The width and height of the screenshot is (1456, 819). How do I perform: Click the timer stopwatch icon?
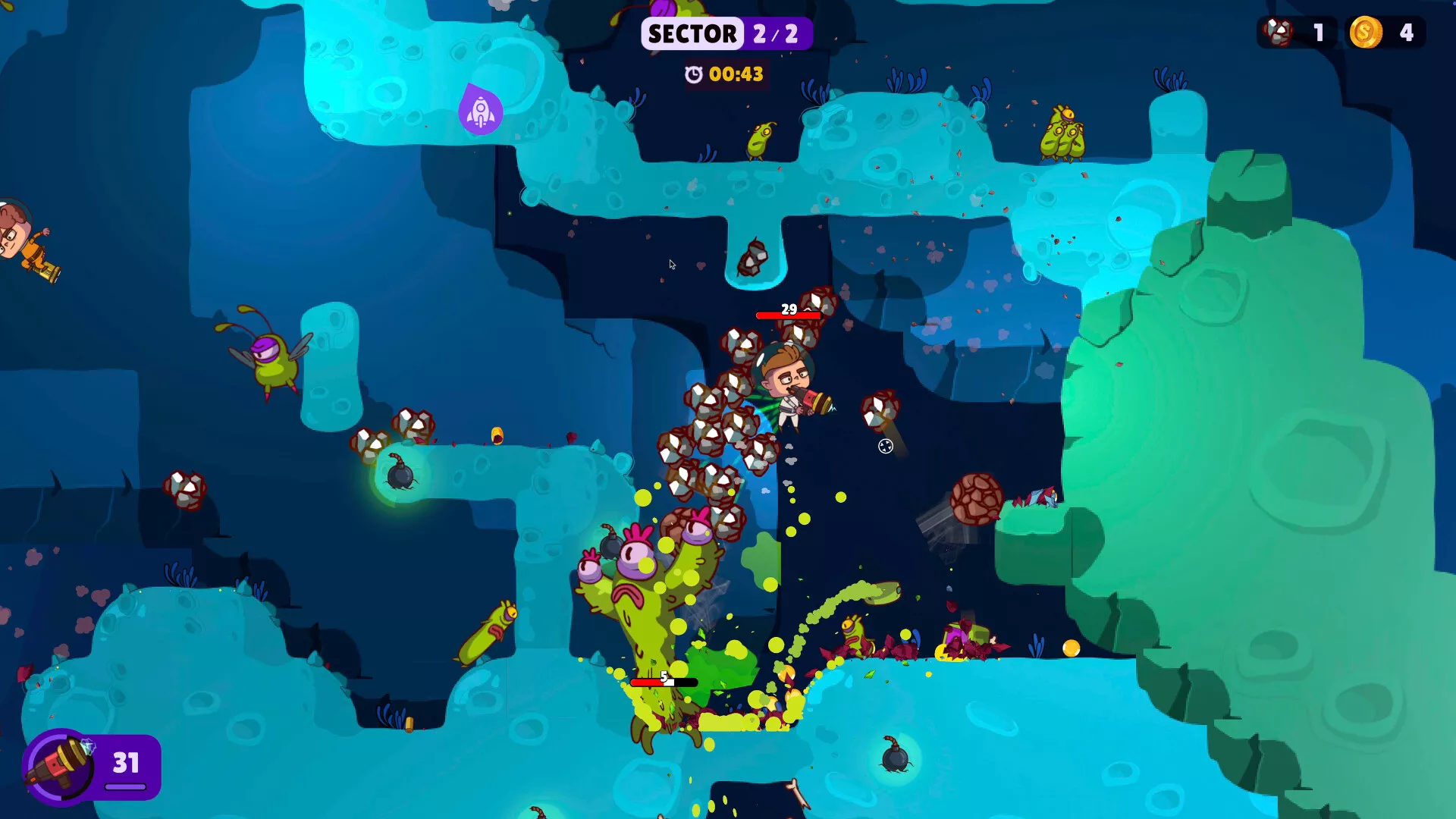tap(694, 75)
